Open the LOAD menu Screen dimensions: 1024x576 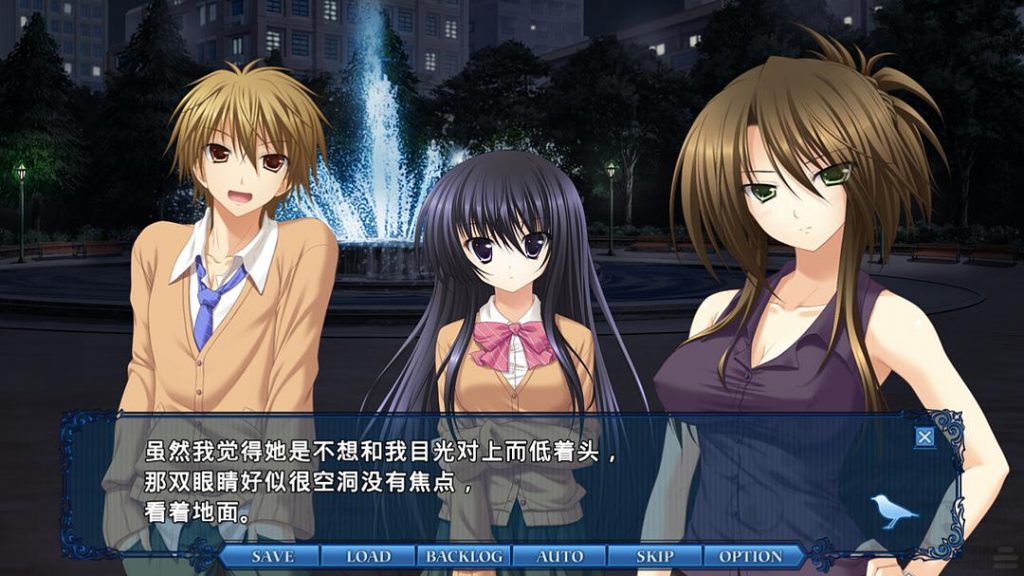[368, 556]
